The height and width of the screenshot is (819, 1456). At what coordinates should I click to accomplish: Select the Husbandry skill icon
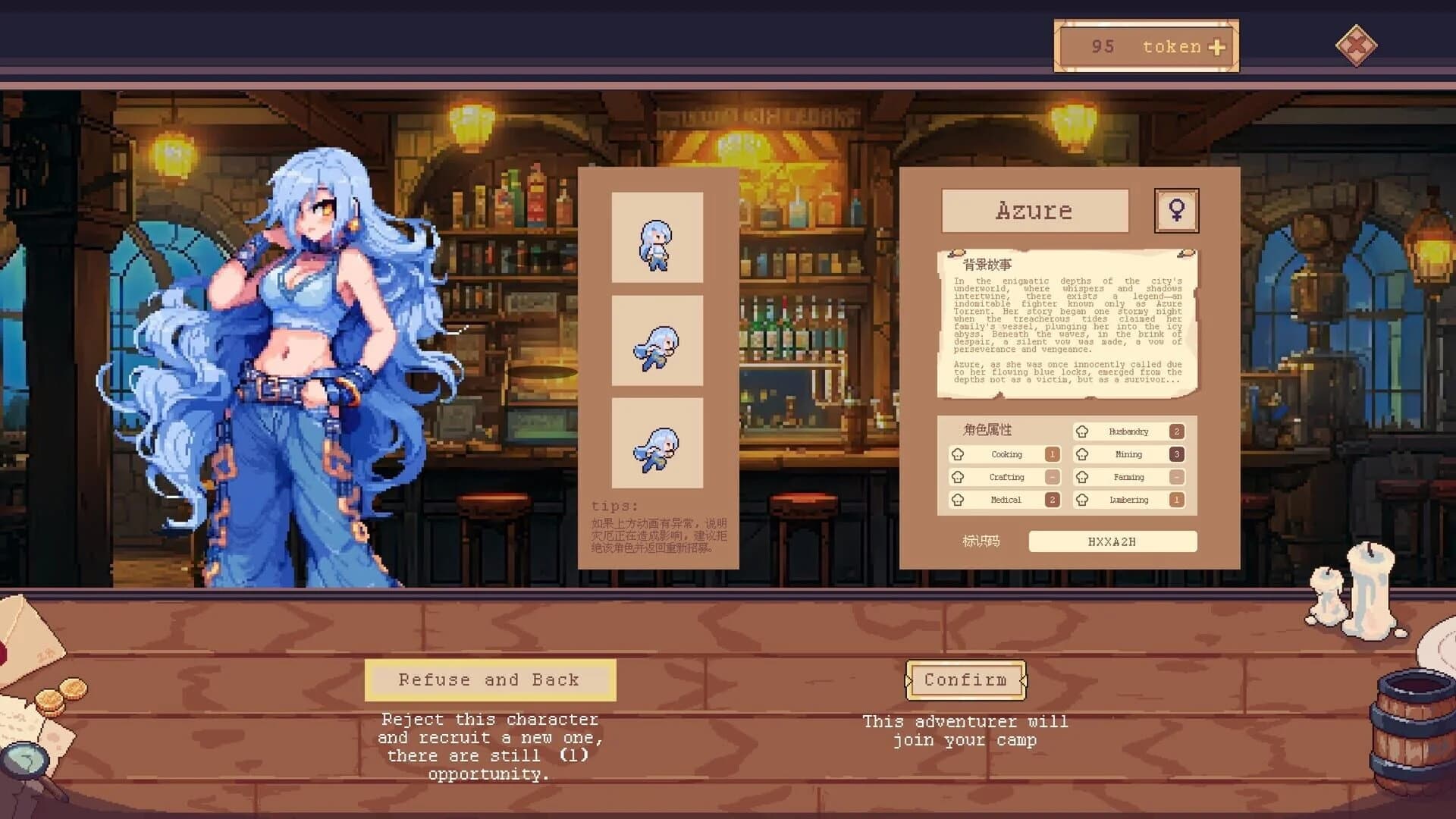tap(1081, 431)
